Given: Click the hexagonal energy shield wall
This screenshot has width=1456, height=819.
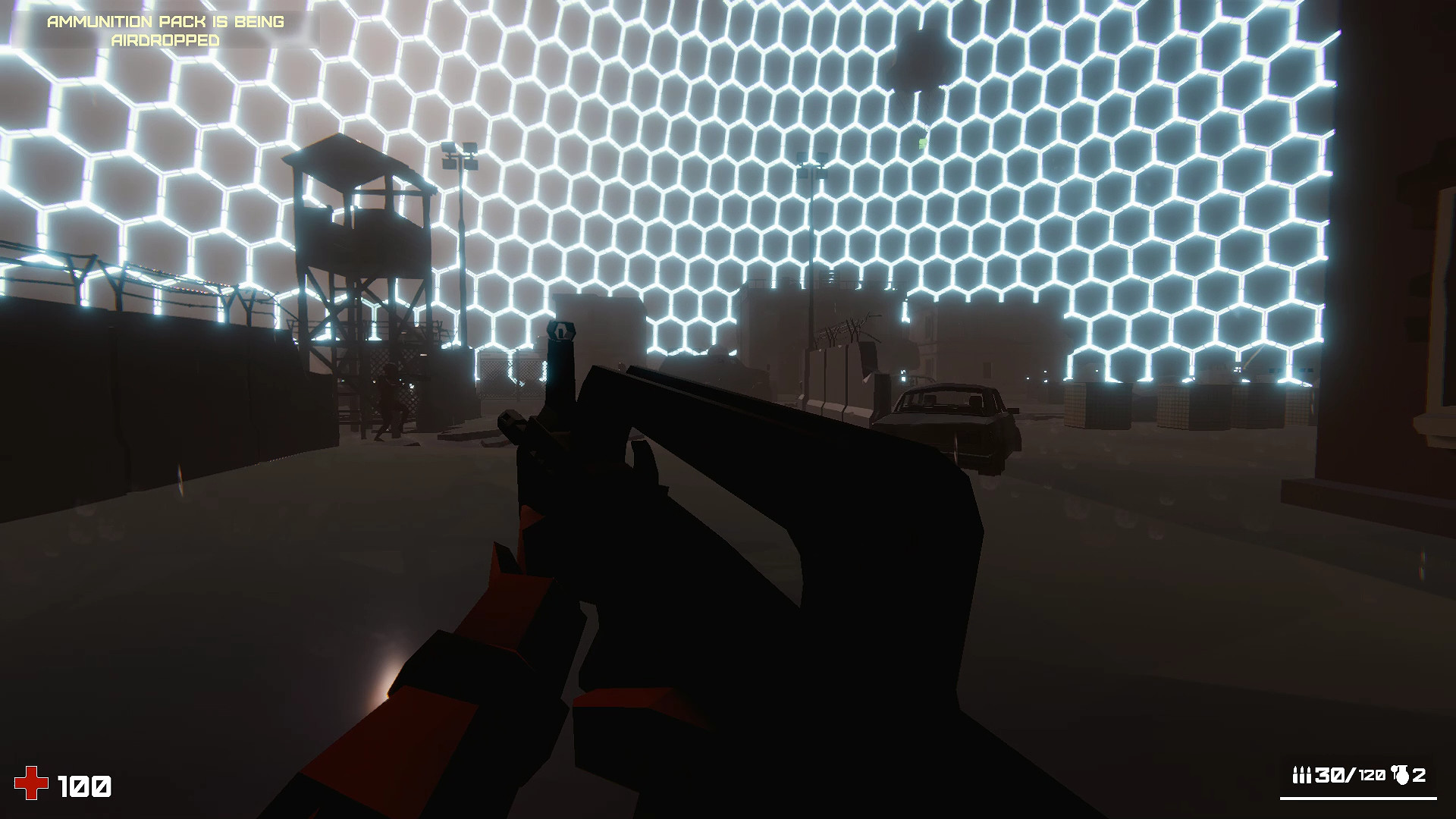Looking at the screenshot, I should (x=682, y=190).
